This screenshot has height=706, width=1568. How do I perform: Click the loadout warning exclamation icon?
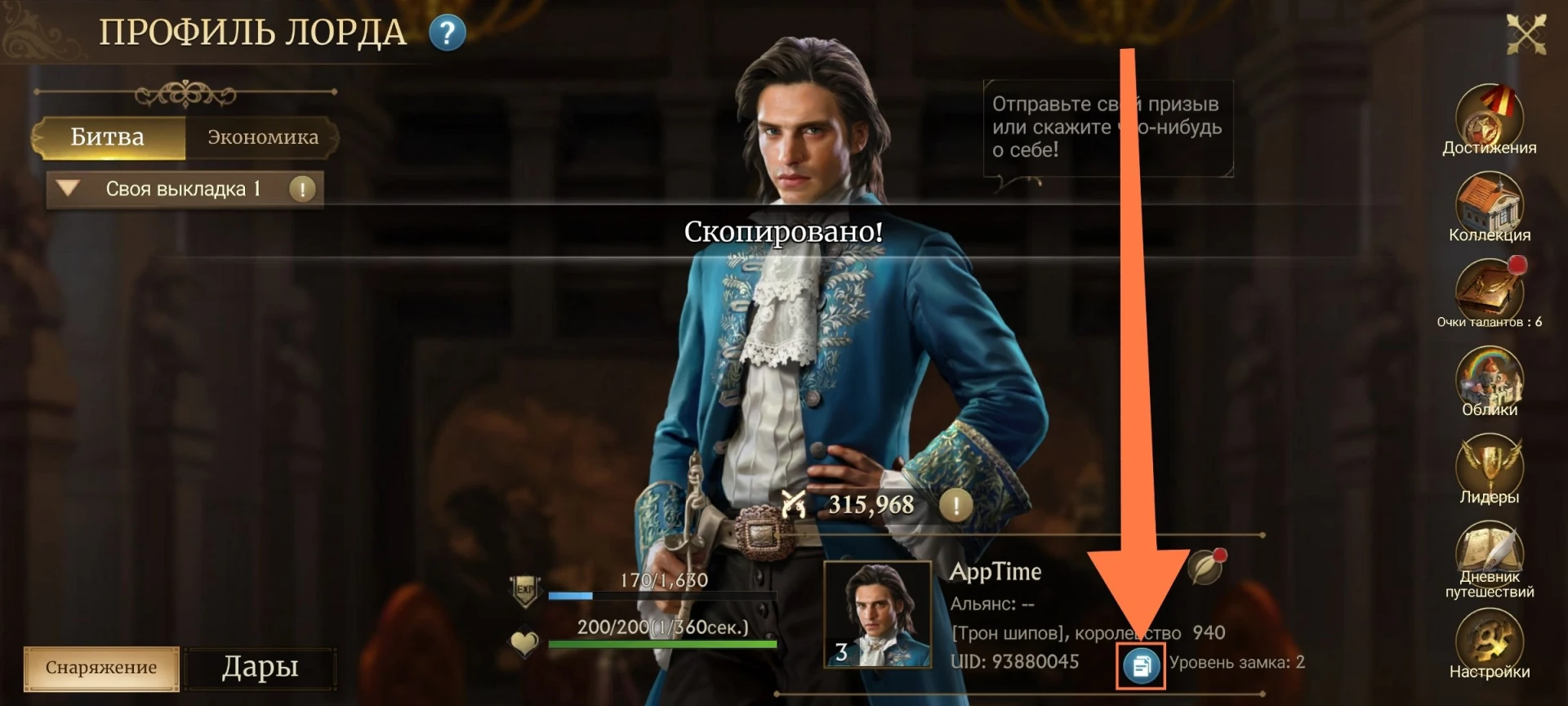pyautogui.click(x=302, y=189)
